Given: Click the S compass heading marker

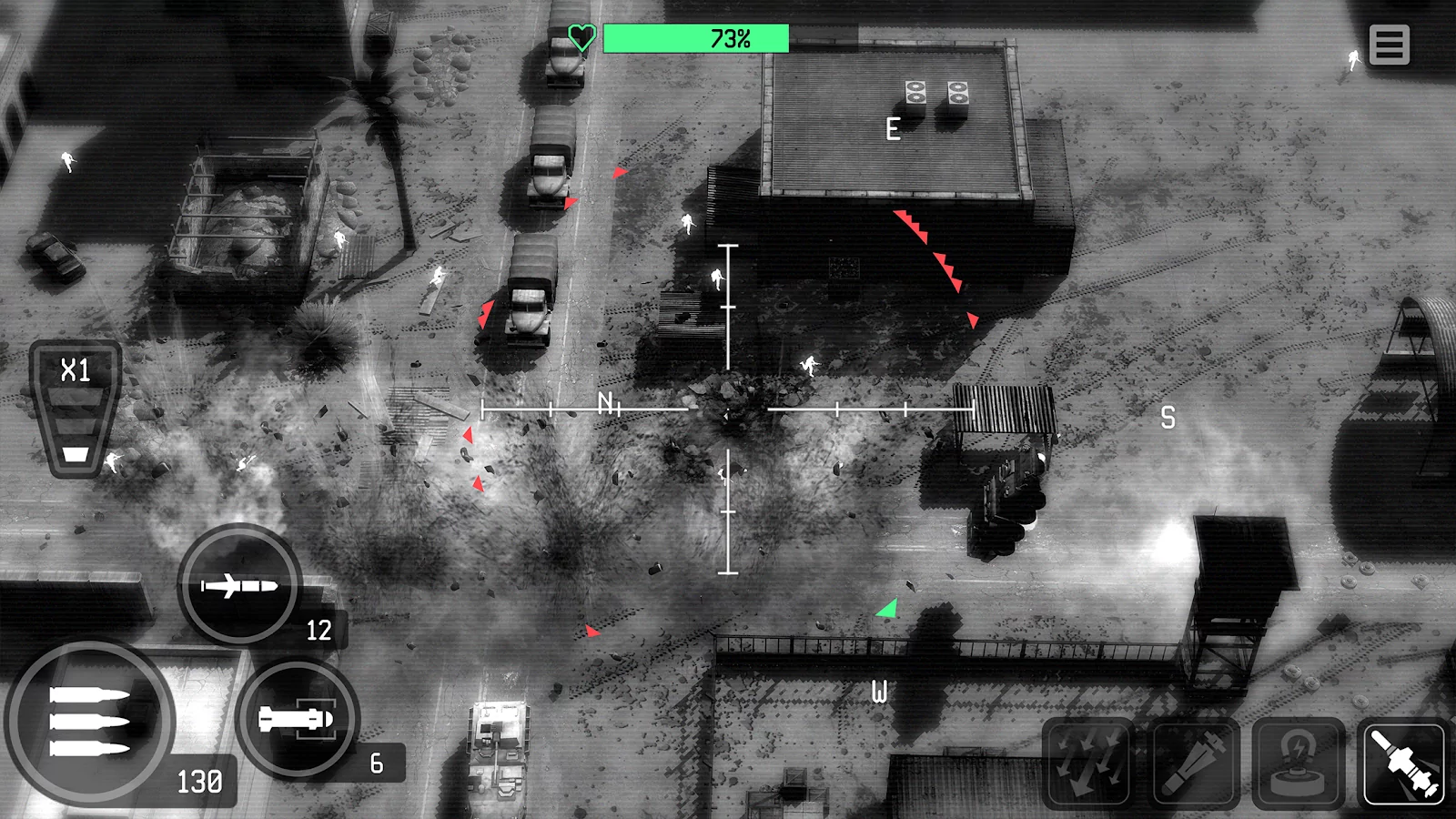Looking at the screenshot, I should click(x=1166, y=418).
